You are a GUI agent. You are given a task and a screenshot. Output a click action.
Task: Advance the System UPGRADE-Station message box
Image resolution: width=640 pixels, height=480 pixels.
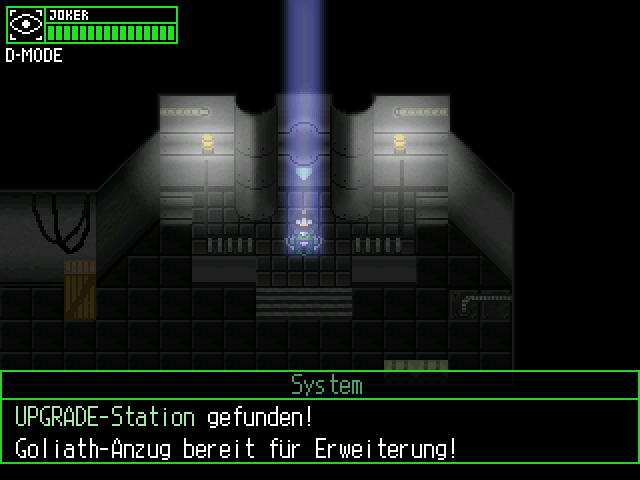(x=320, y=432)
